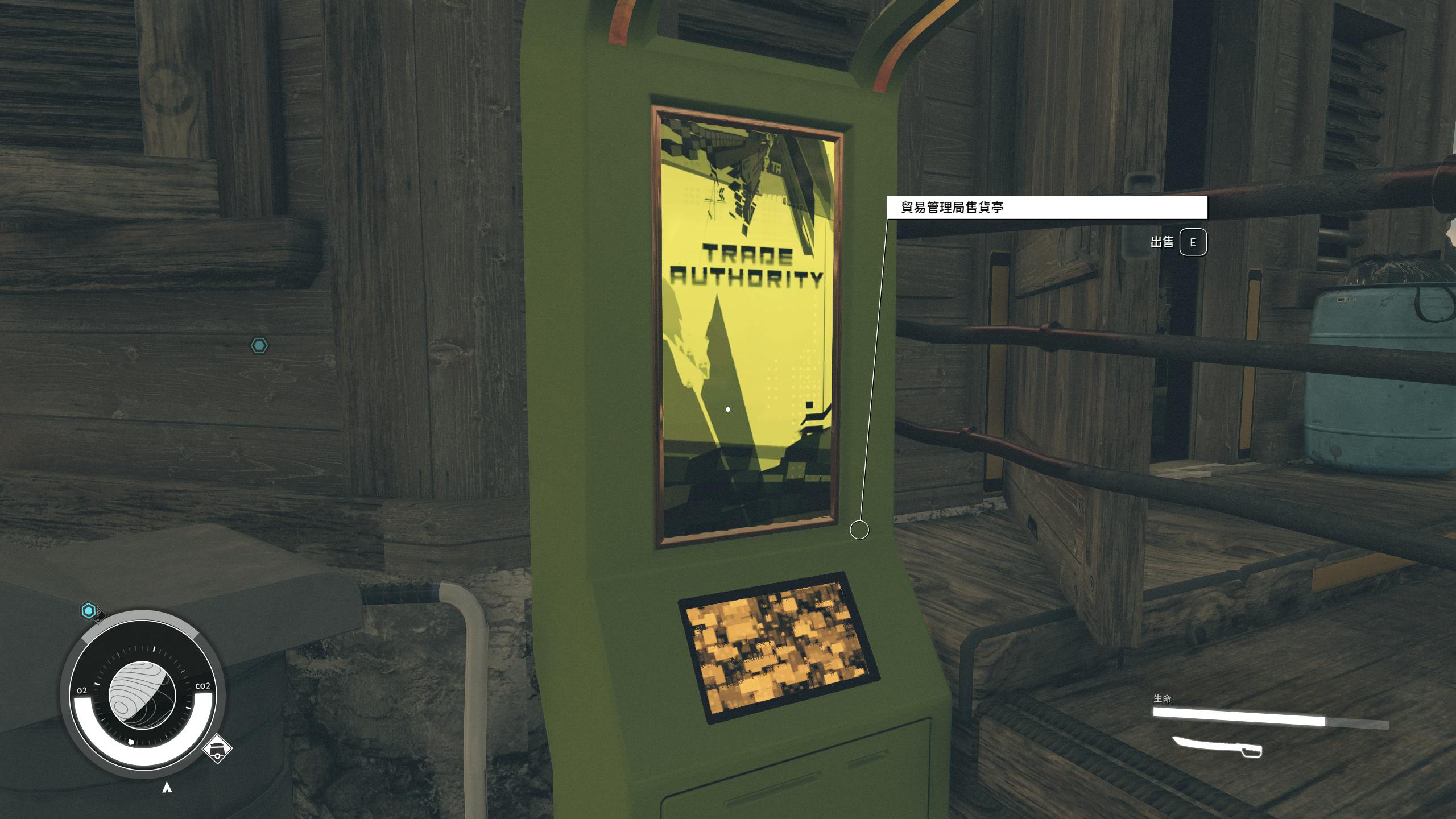Click the hexagon marker on the compass rim
This screenshot has height=819, width=1456.
[x=88, y=611]
